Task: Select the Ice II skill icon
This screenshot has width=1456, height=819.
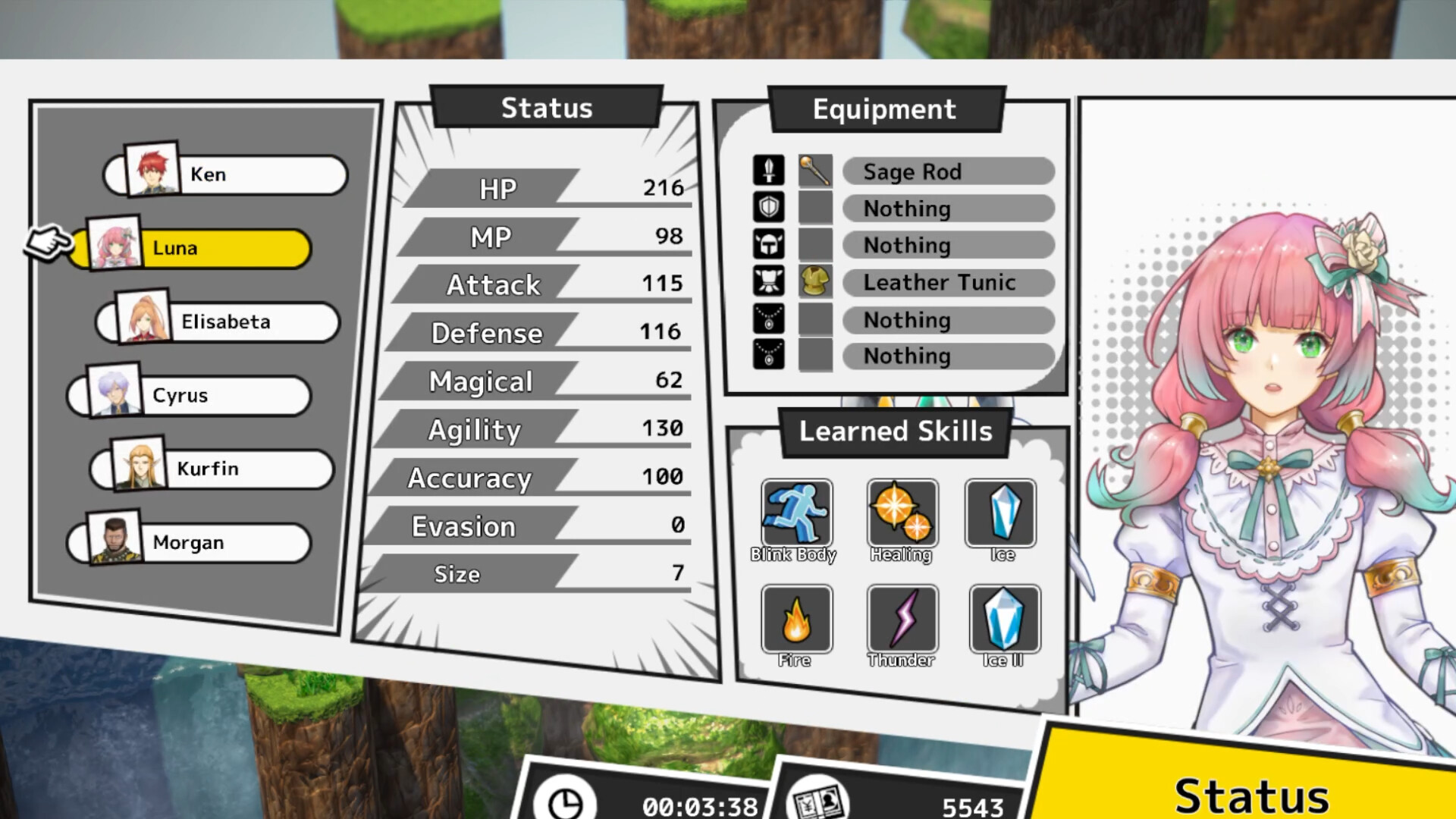Action: [x=1003, y=620]
